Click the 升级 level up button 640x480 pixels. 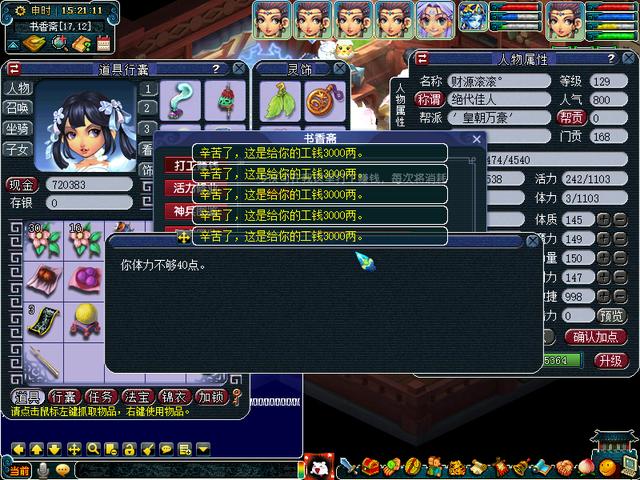tap(610, 360)
